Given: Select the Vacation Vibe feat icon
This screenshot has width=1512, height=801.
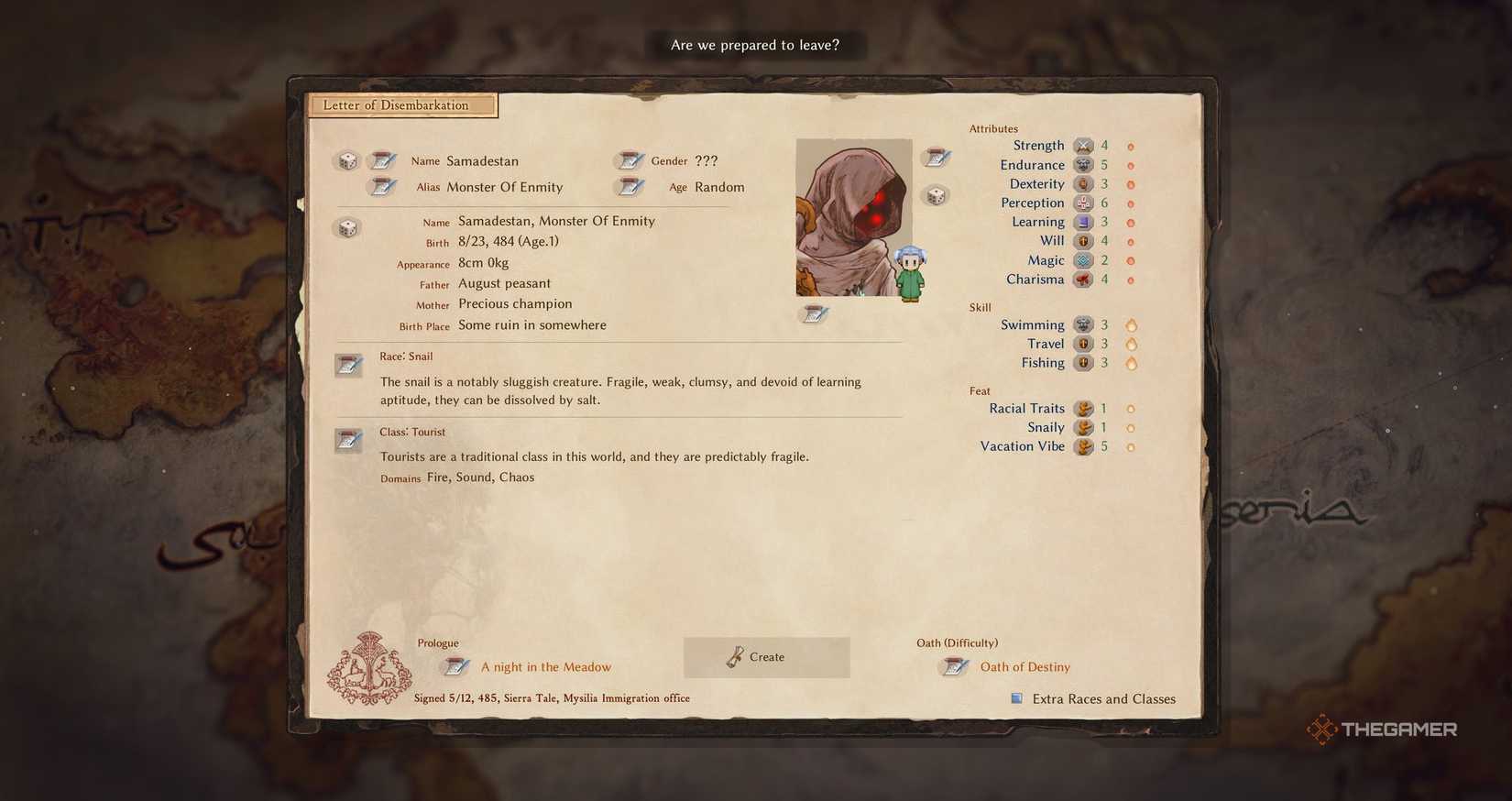Looking at the screenshot, I should click(x=1086, y=446).
